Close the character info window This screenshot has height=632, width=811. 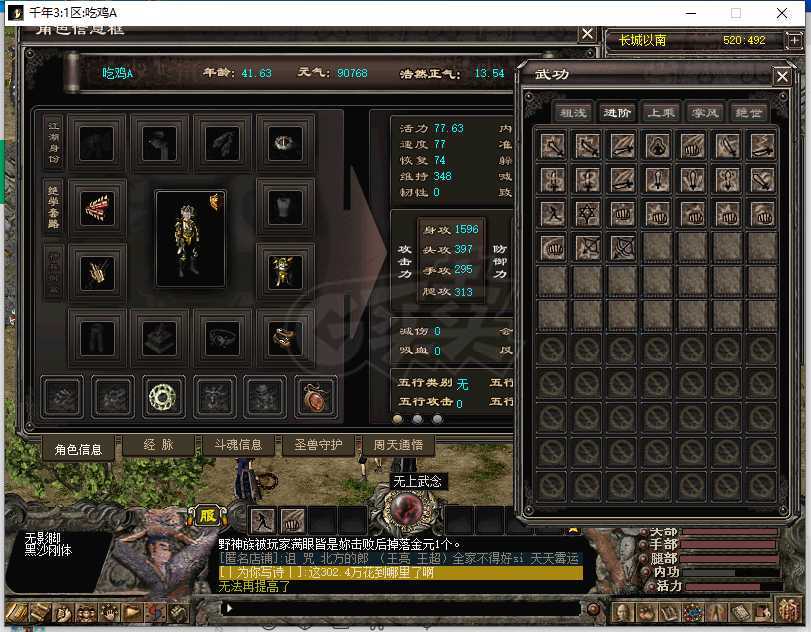tap(587, 34)
